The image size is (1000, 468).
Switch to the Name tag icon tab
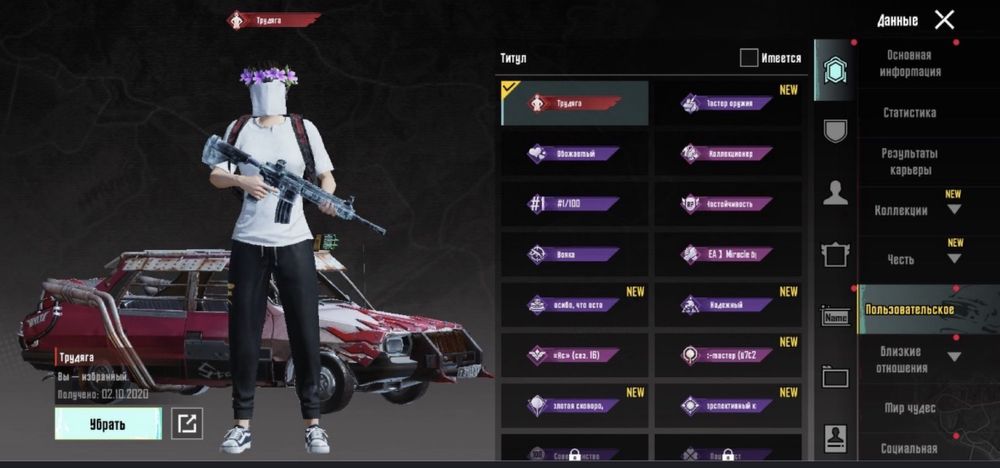coord(835,318)
